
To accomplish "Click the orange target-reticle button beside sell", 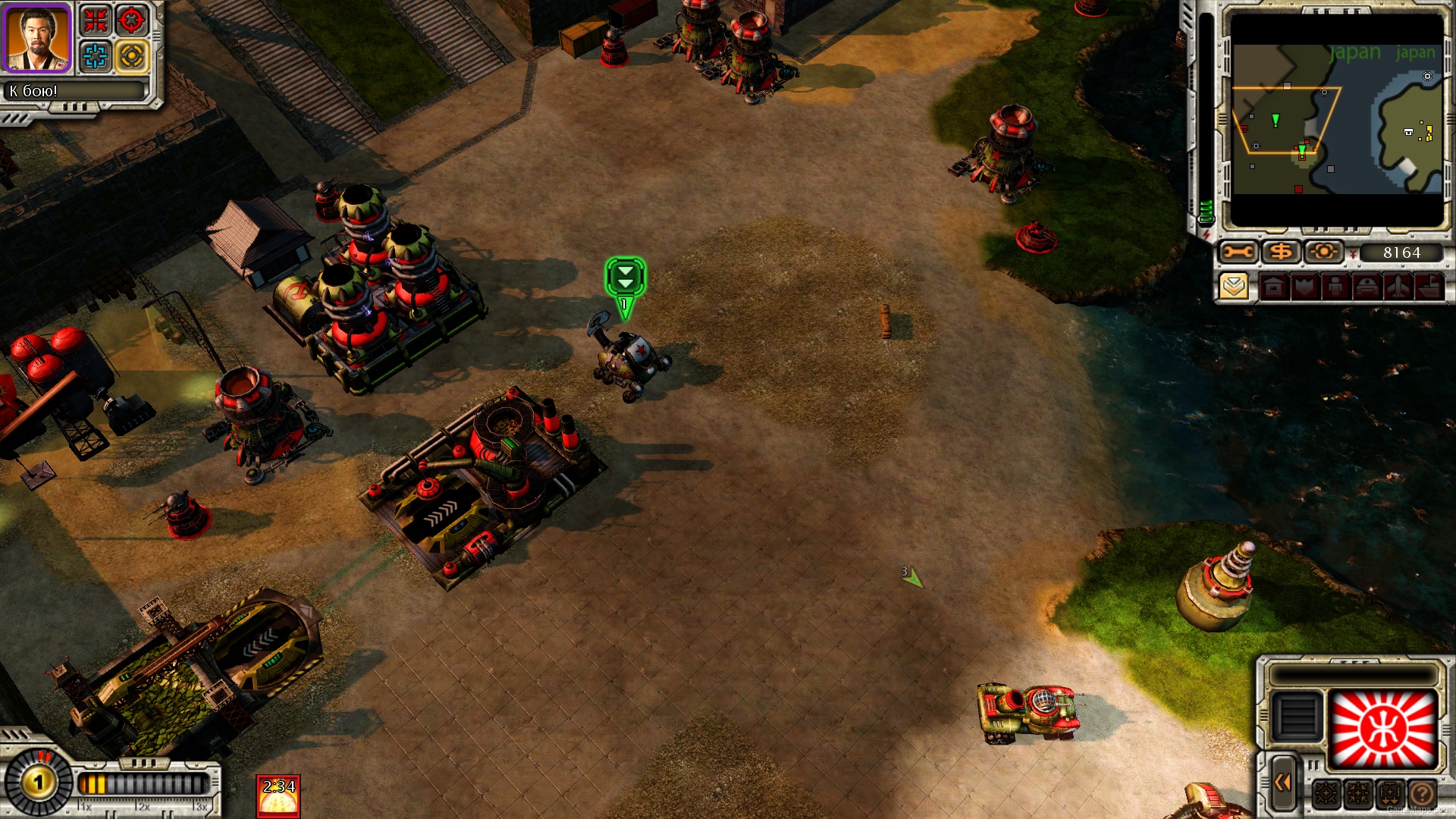I will (x=1323, y=252).
